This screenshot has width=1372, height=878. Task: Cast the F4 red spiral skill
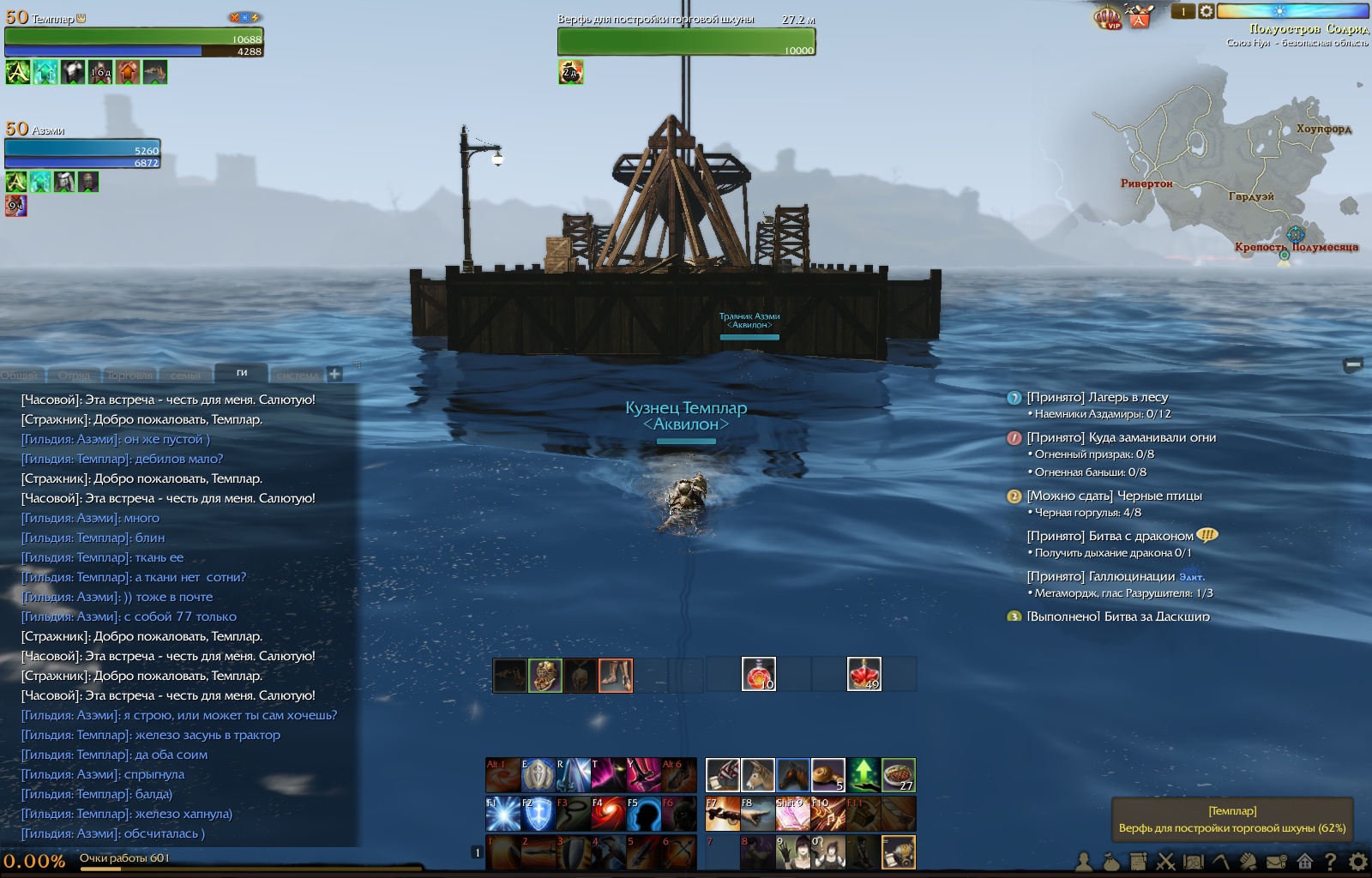click(x=609, y=814)
